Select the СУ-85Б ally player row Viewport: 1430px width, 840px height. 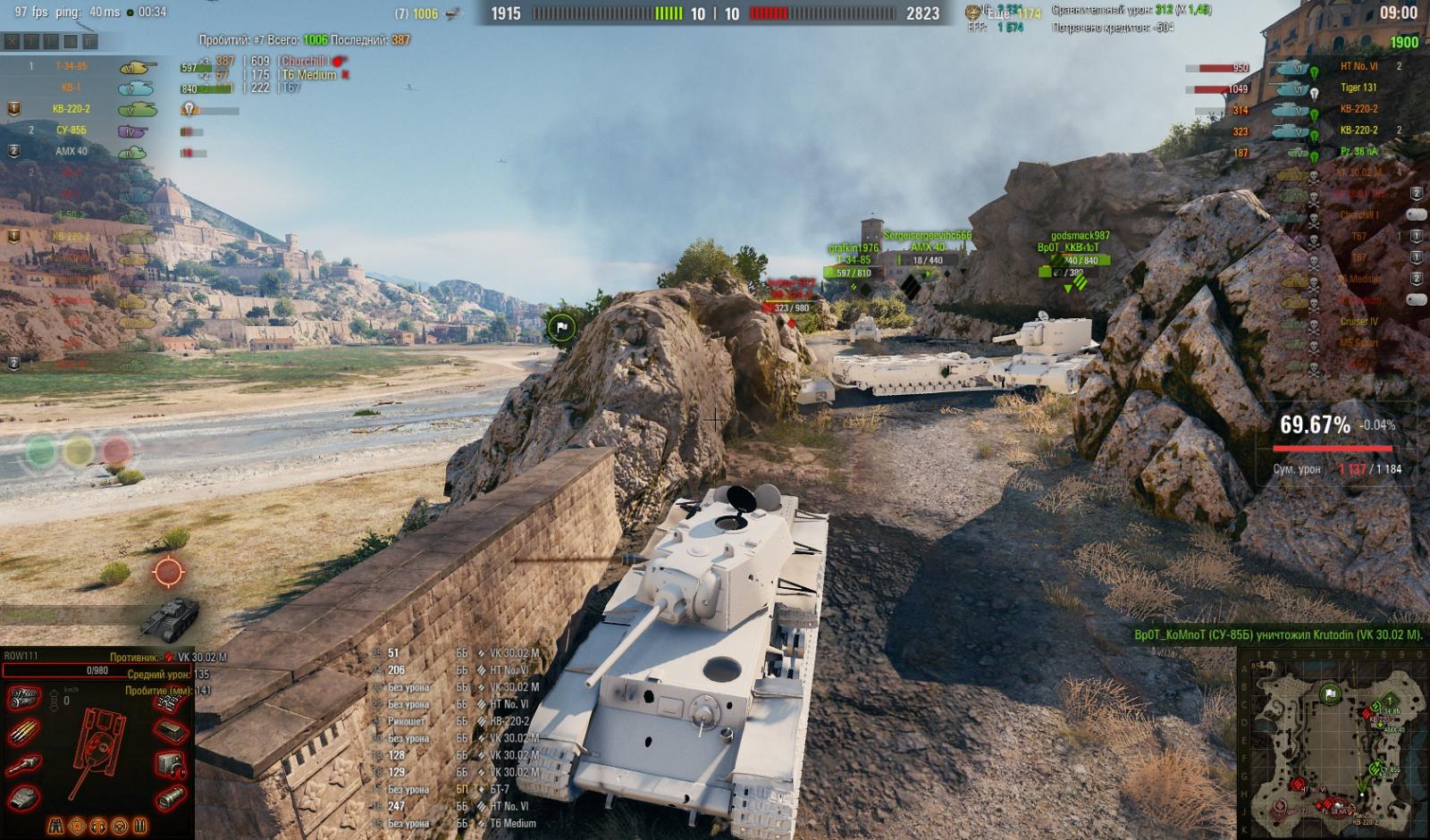pos(71,130)
